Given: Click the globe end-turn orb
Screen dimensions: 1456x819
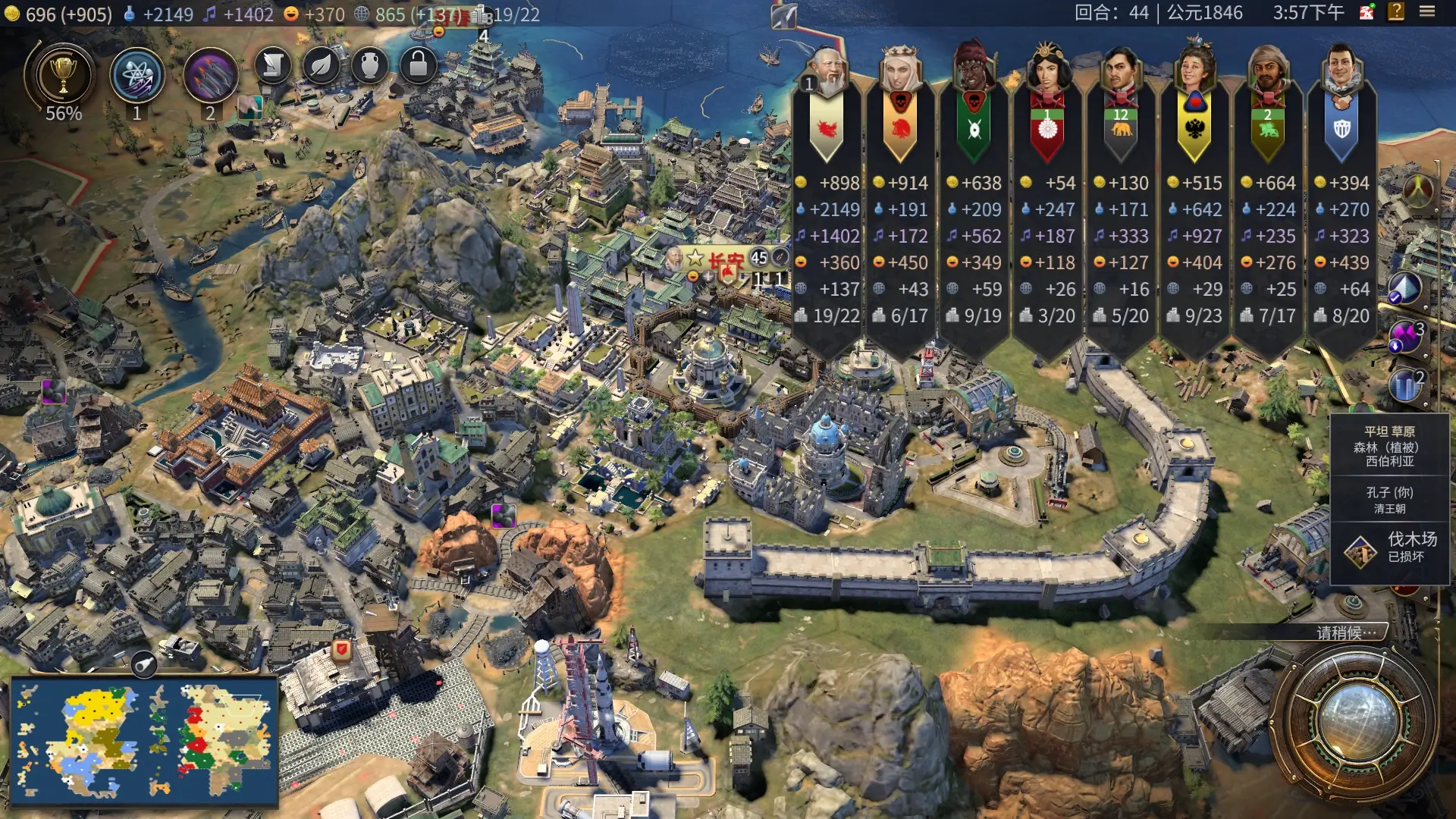Looking at the screenshot, I should pos(1356,721).
